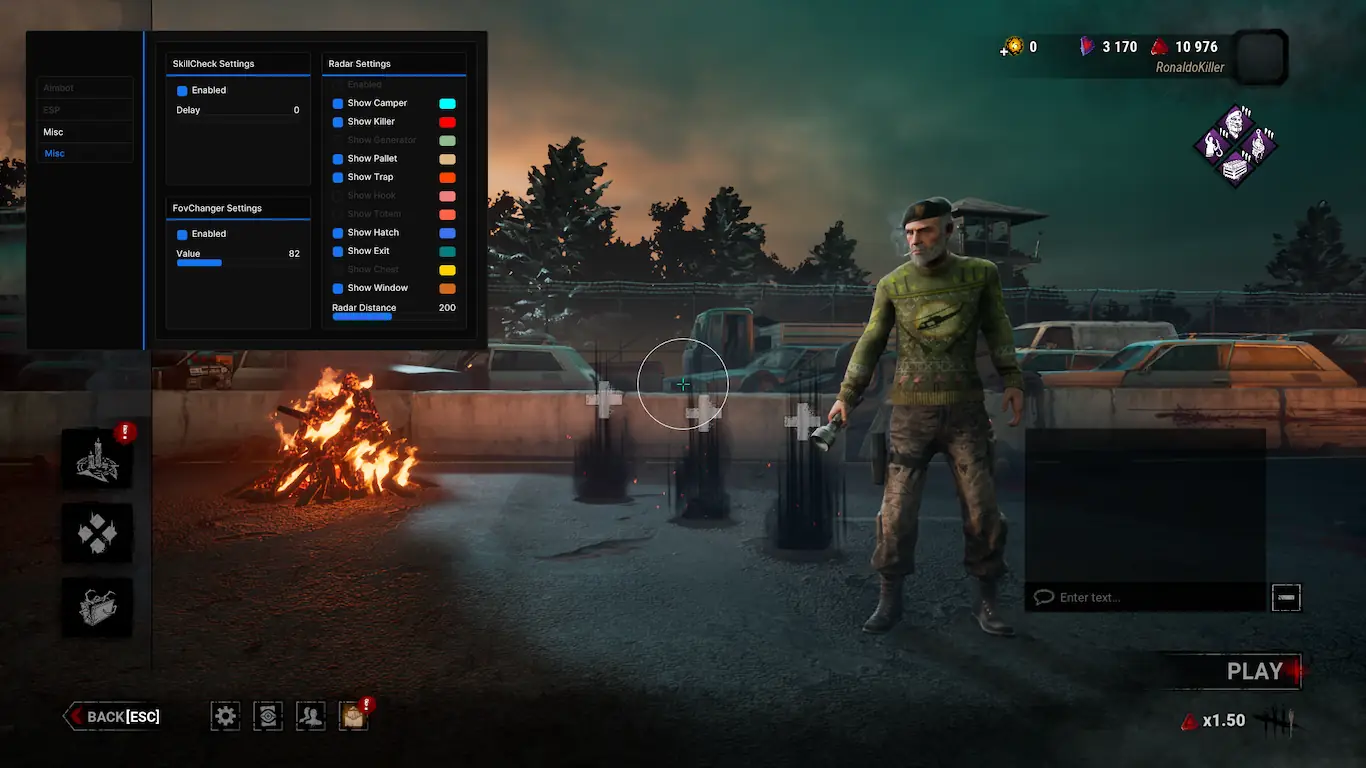Open the four-diamond loadout icon
Image resolution: width=1366 pixels, height=768 pixels.
97,533
